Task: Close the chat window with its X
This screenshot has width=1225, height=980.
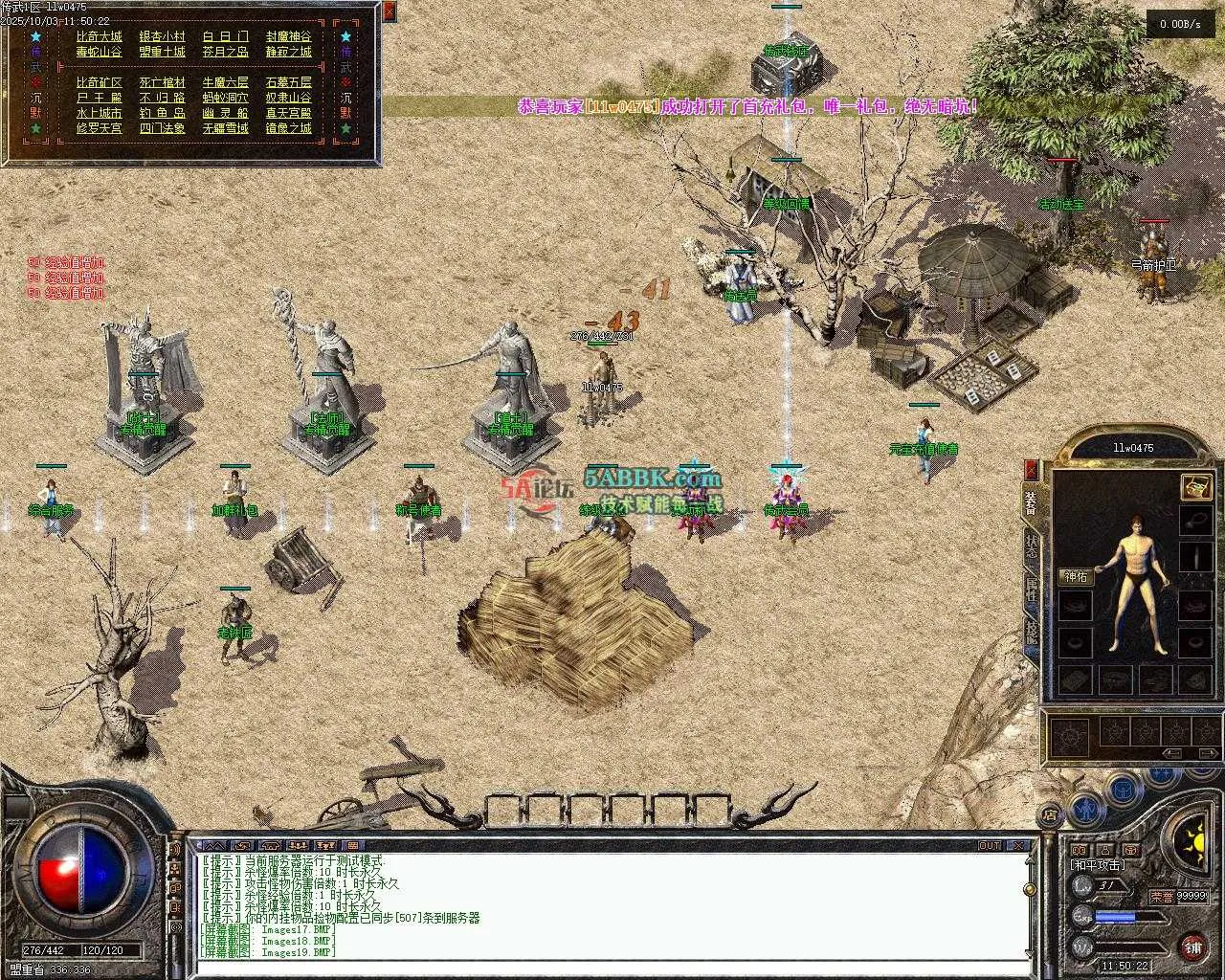Action: tap(1020, 846)
